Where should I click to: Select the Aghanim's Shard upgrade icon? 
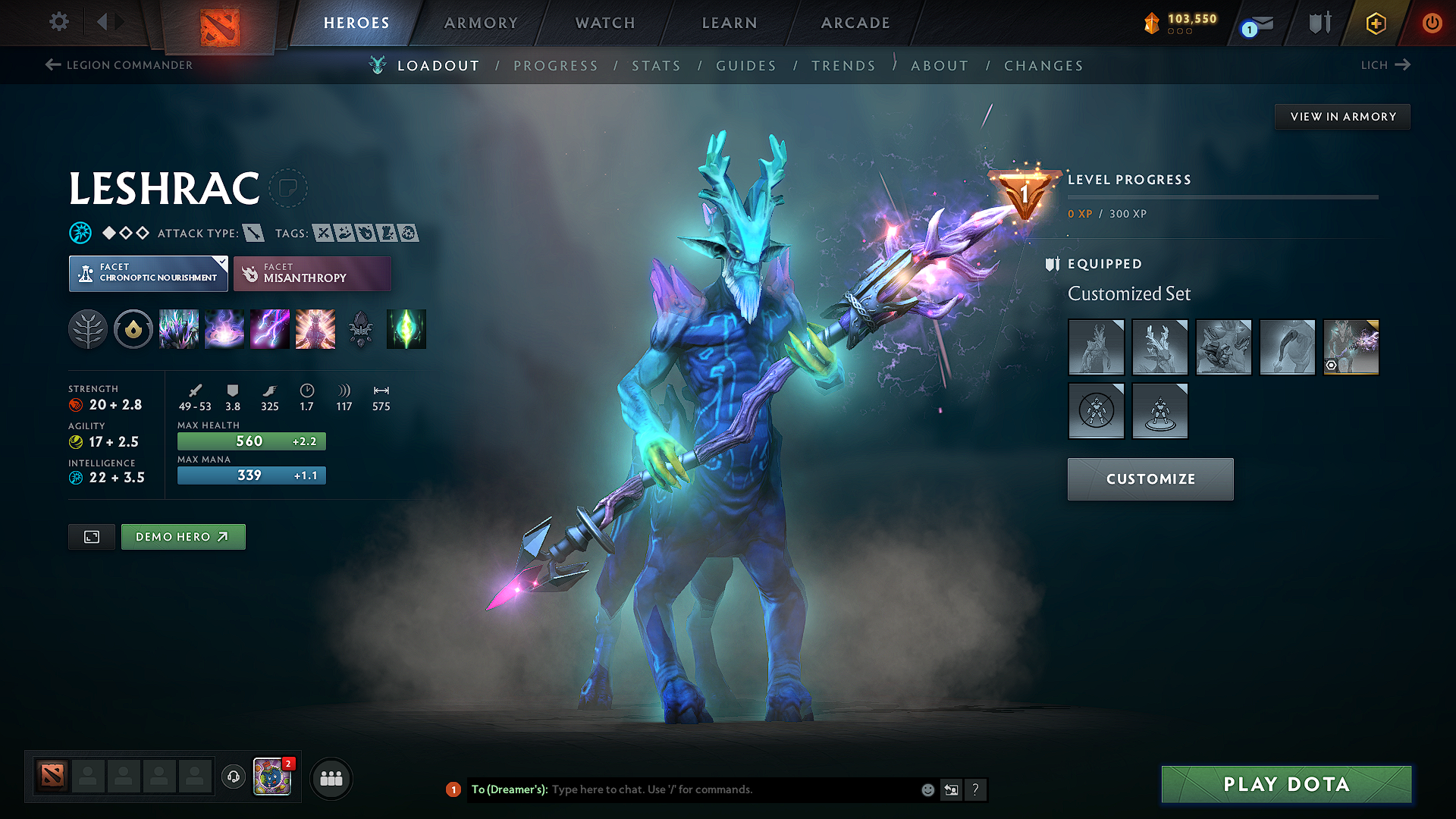(x=360, y=329)
